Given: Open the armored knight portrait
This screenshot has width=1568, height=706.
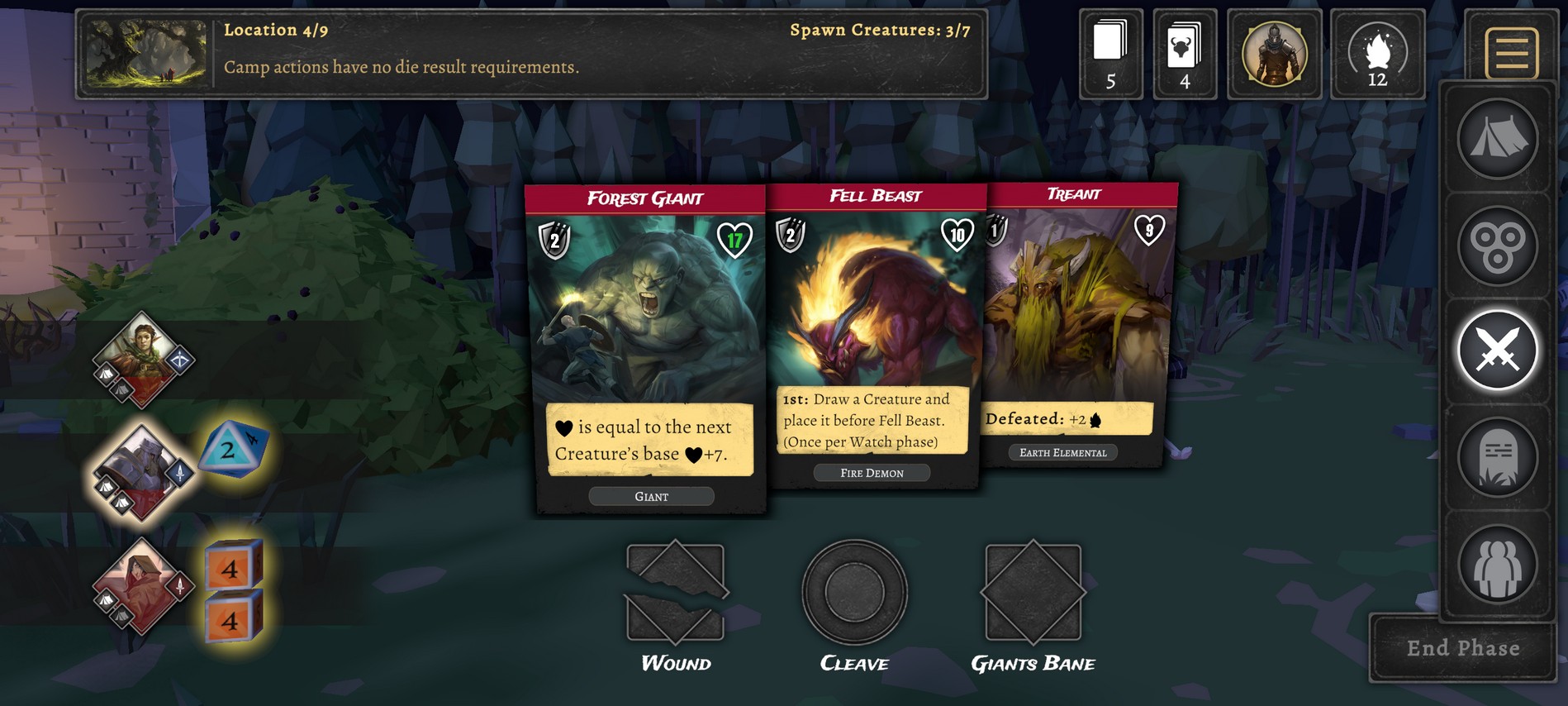Looking at the screenshot, I should pyautogui.click(x=1274, y=54).
